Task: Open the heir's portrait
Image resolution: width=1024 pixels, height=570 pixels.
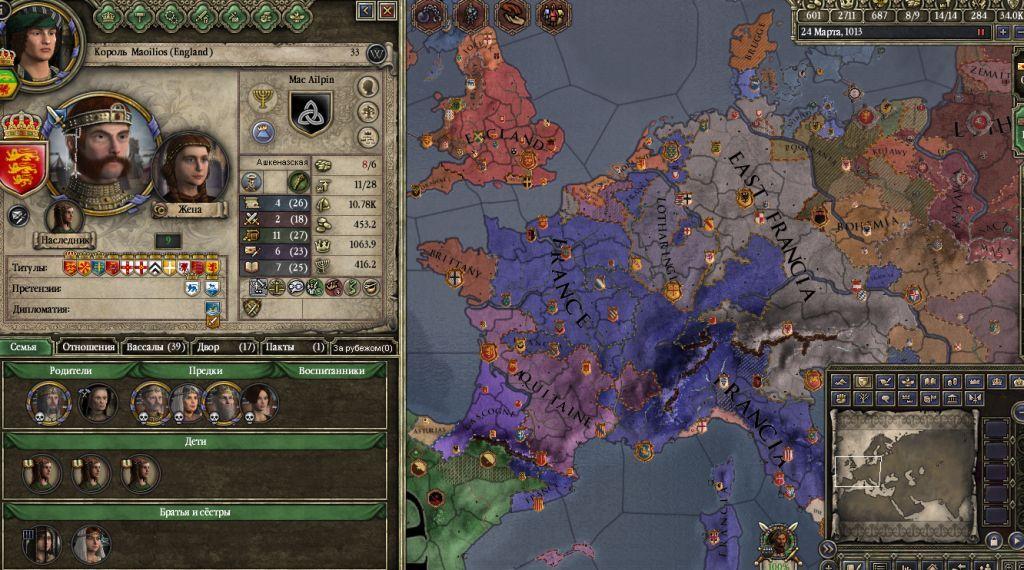Action: 65,217
